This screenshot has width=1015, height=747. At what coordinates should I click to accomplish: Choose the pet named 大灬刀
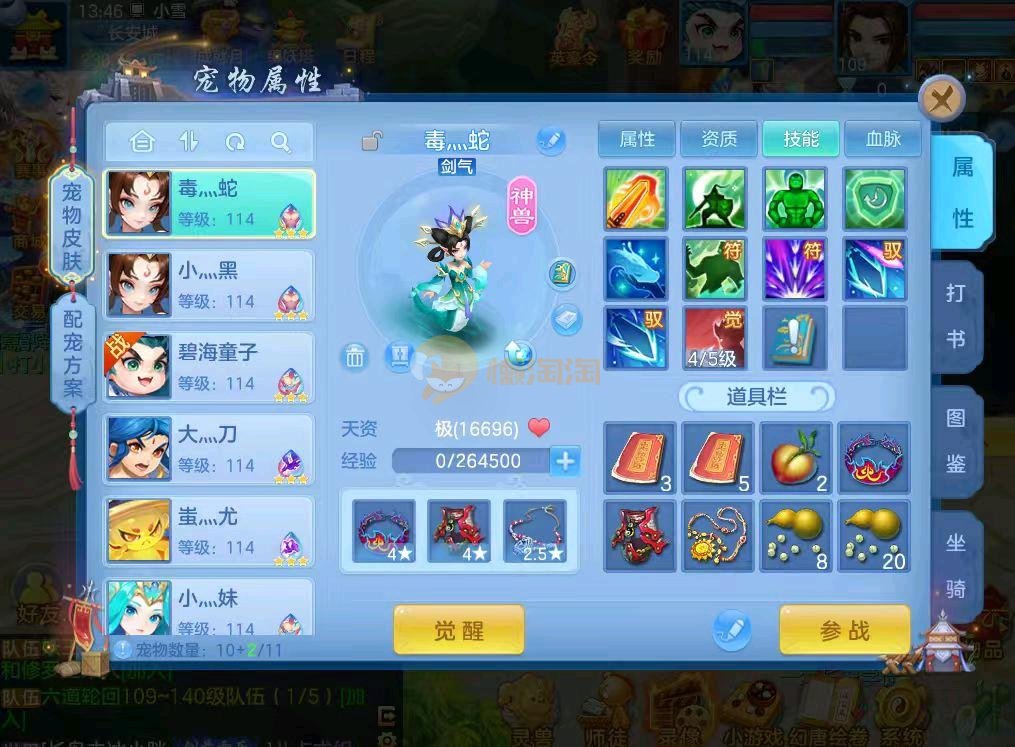point(210,449)
